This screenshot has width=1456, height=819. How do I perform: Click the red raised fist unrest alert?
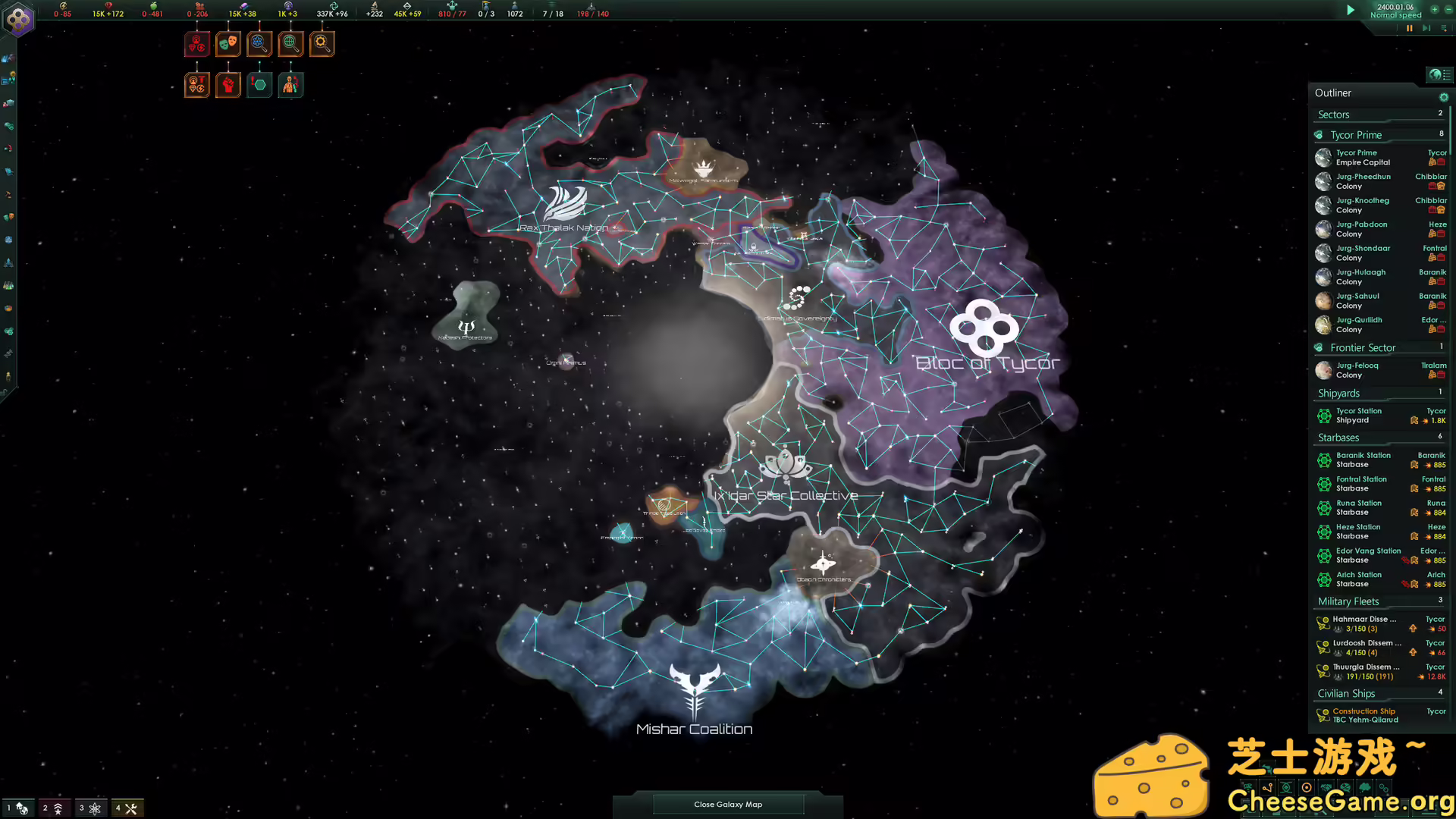(227, 84)
